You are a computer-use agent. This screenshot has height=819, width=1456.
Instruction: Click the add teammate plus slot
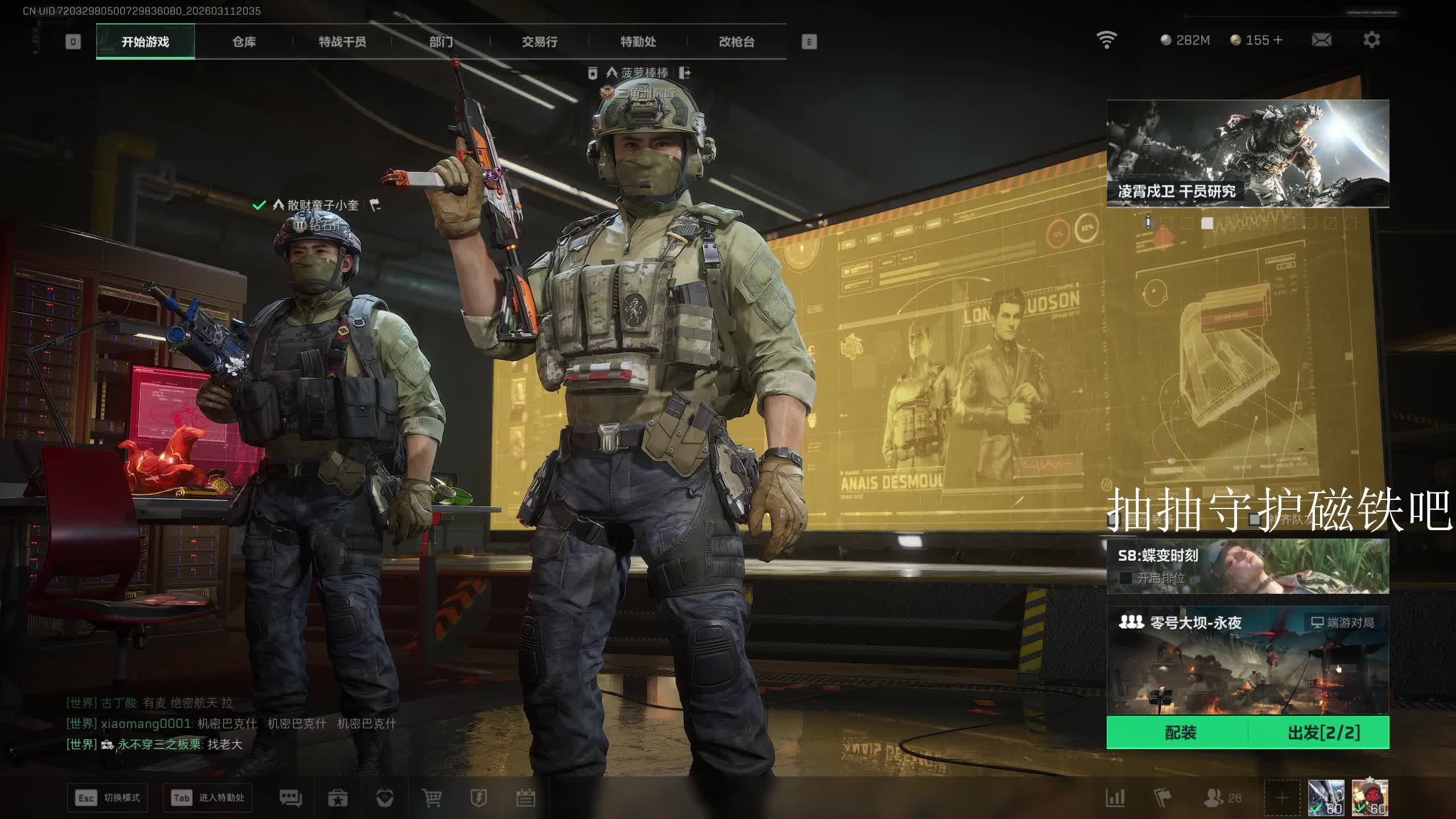(x=1282, y=798)
